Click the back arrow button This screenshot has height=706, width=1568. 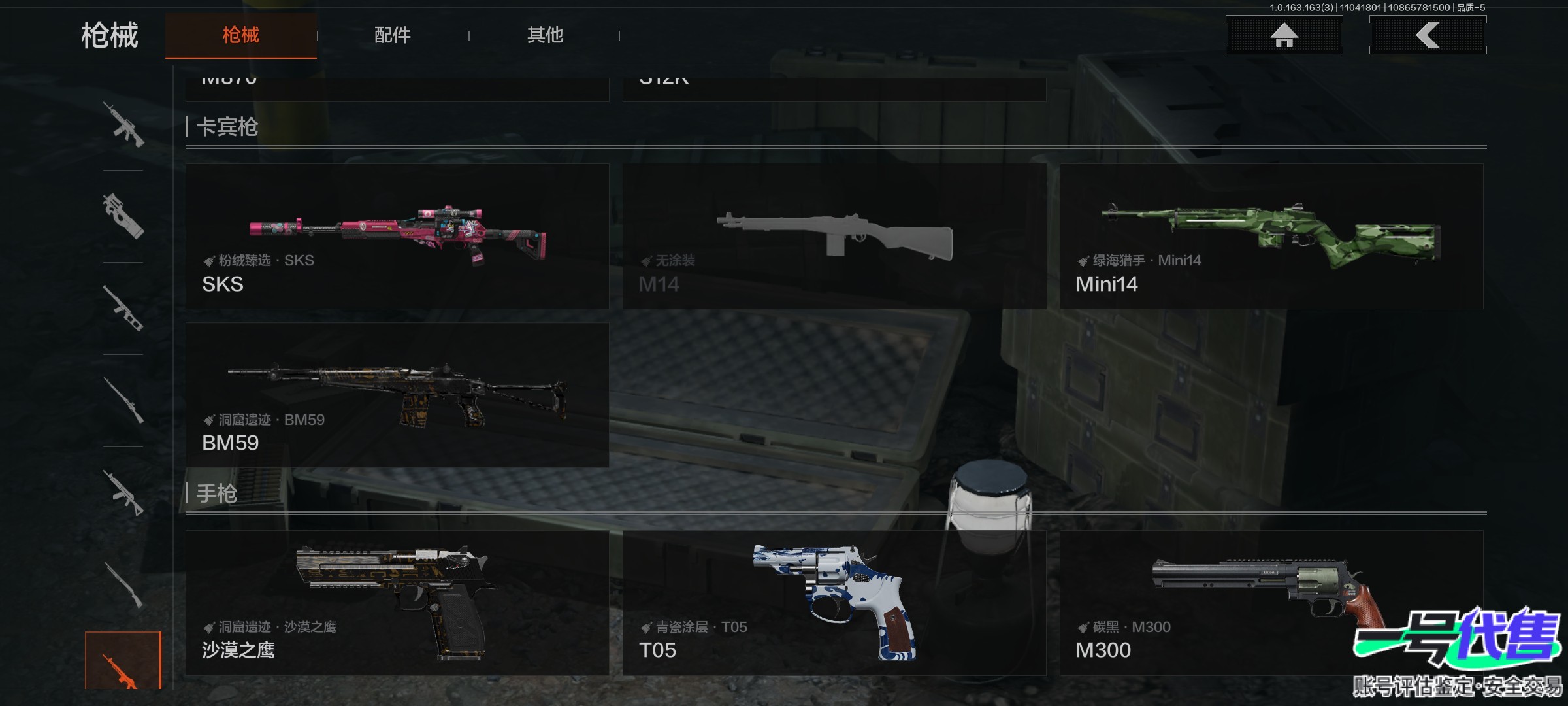[1428, 35]
